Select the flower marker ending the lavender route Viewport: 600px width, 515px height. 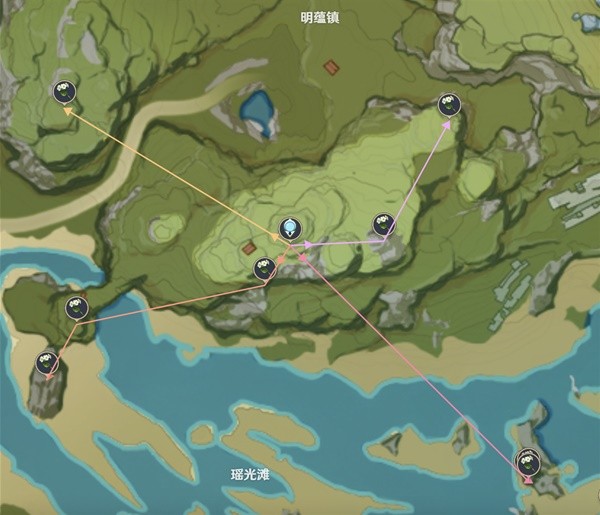[x=448, y=103]
